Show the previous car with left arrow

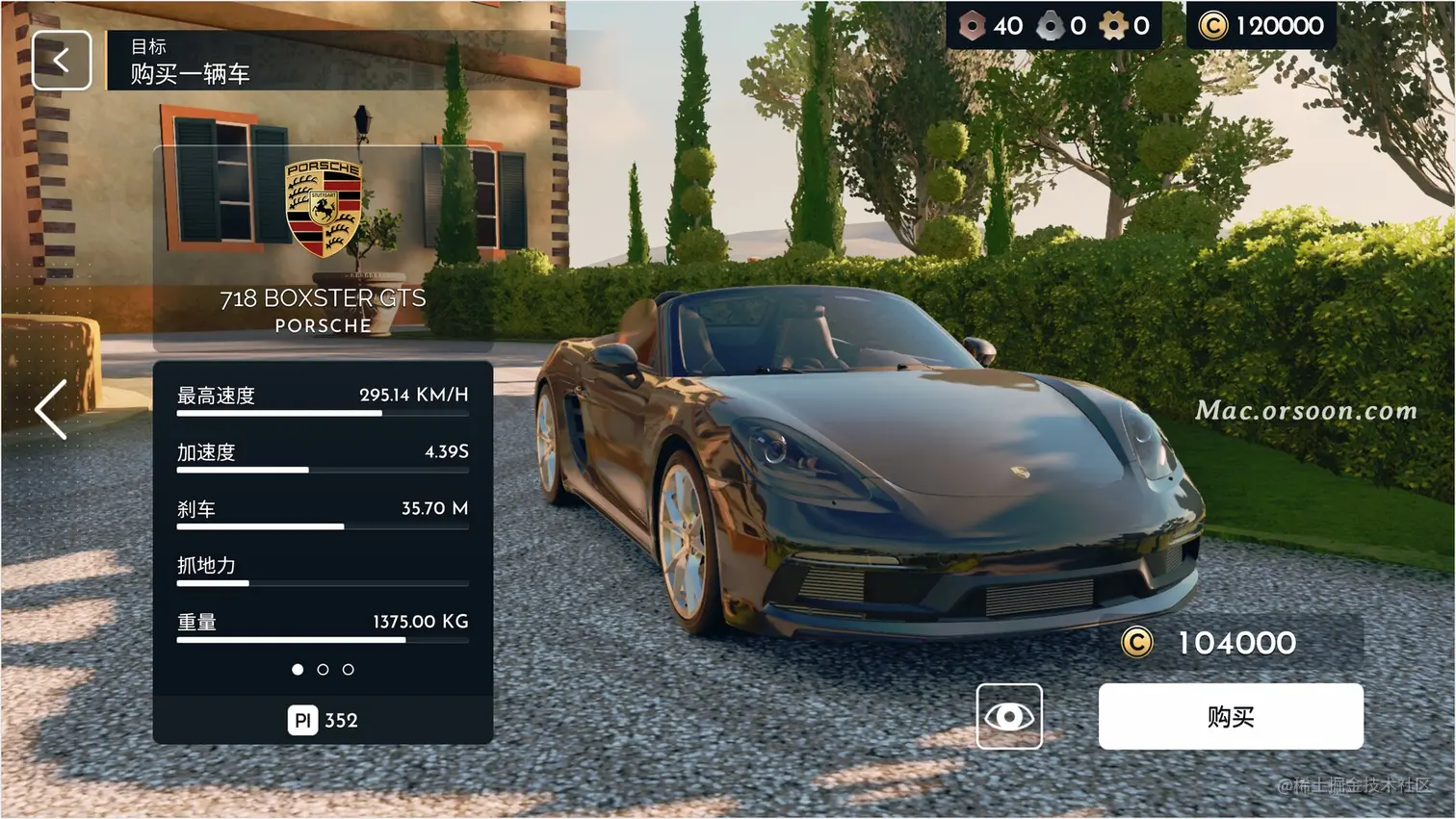[x=51, y=409]
